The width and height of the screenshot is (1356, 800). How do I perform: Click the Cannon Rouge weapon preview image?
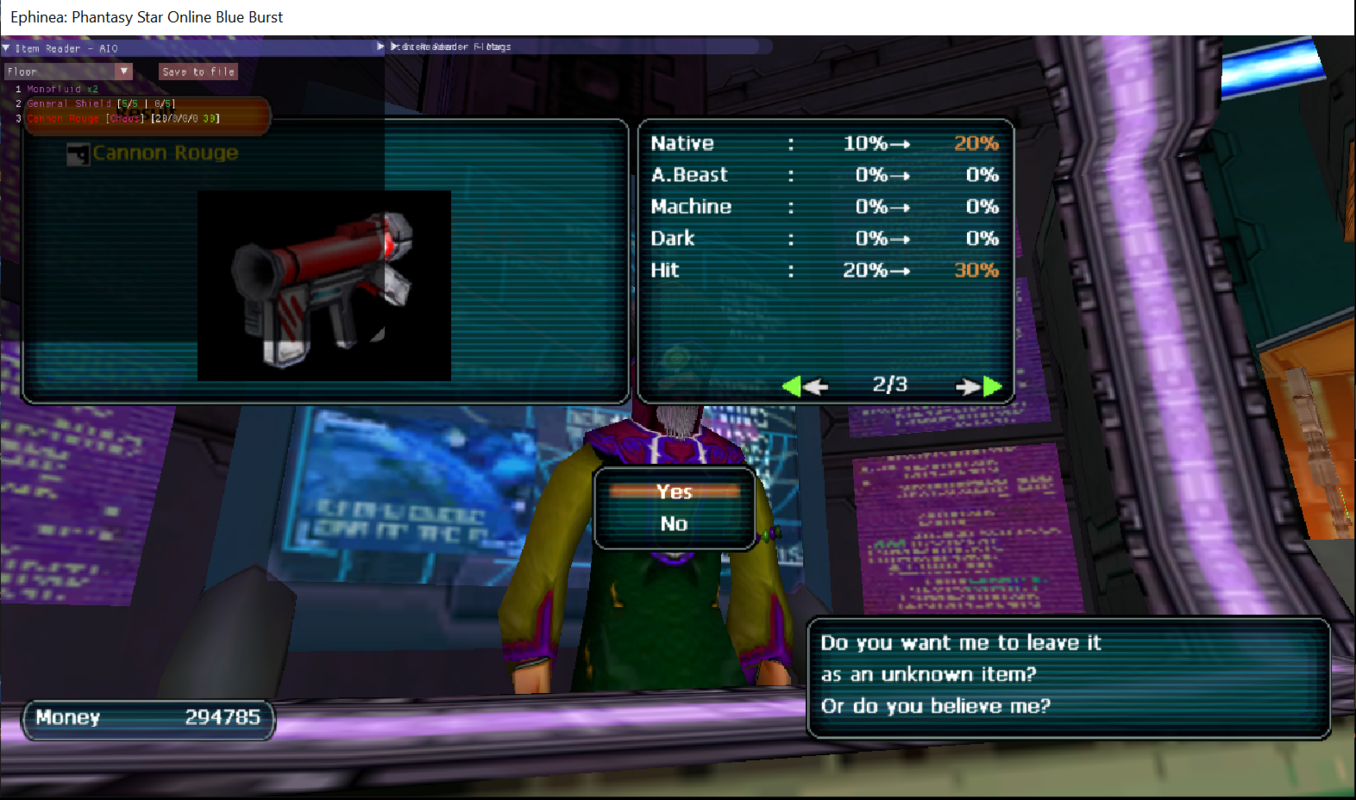324,285
